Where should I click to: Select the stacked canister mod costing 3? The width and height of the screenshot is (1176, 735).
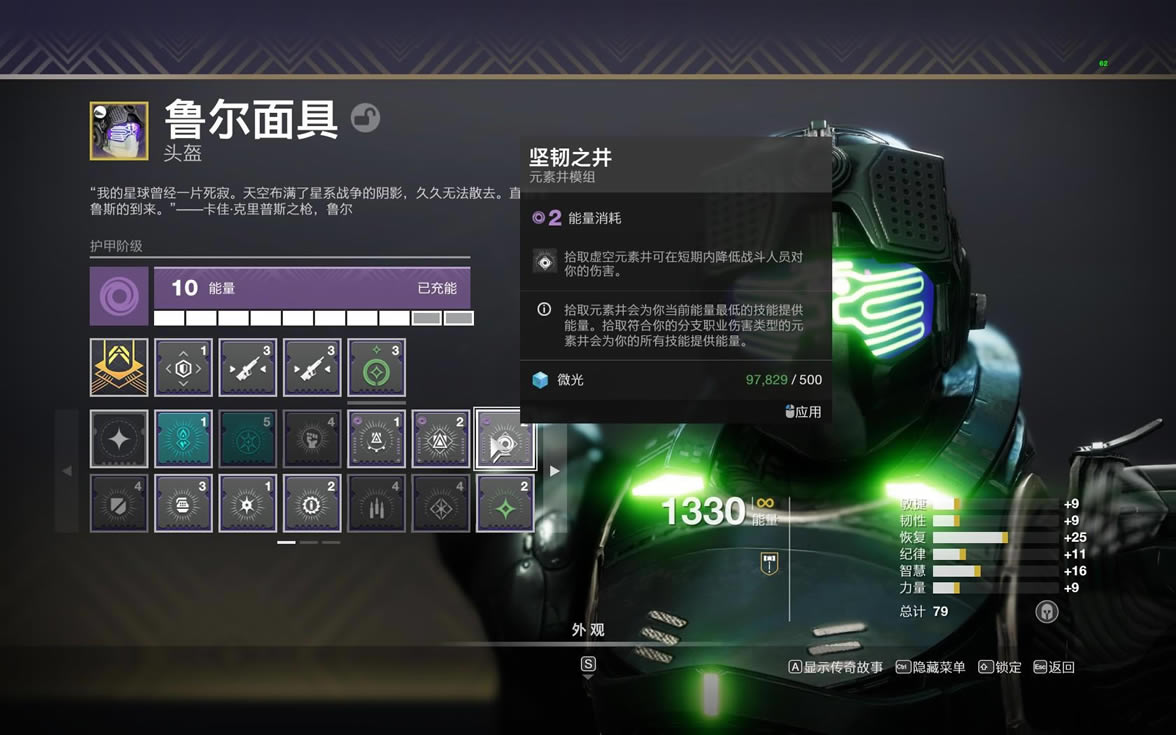(183, 503)
